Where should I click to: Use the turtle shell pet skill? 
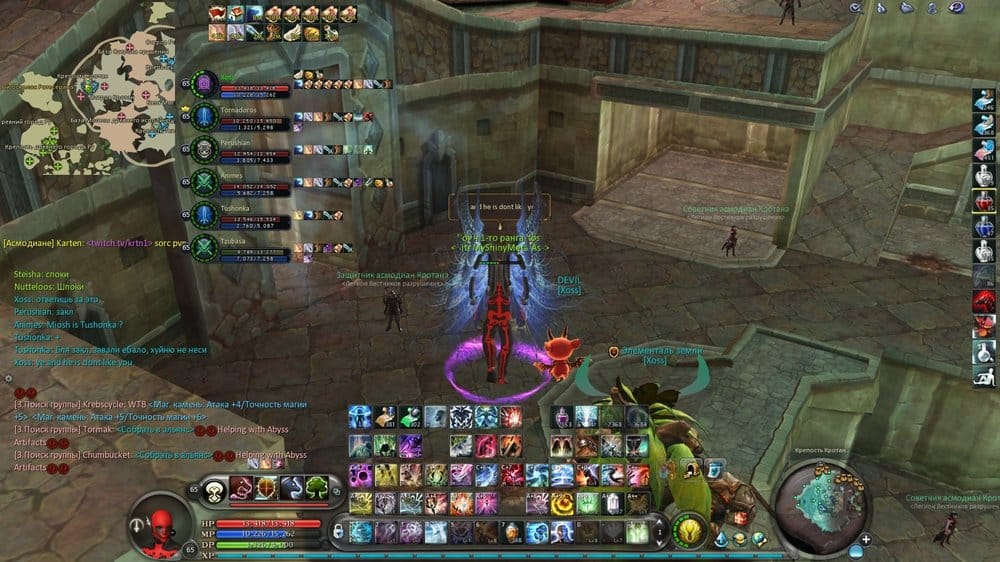tap(266, 487)
